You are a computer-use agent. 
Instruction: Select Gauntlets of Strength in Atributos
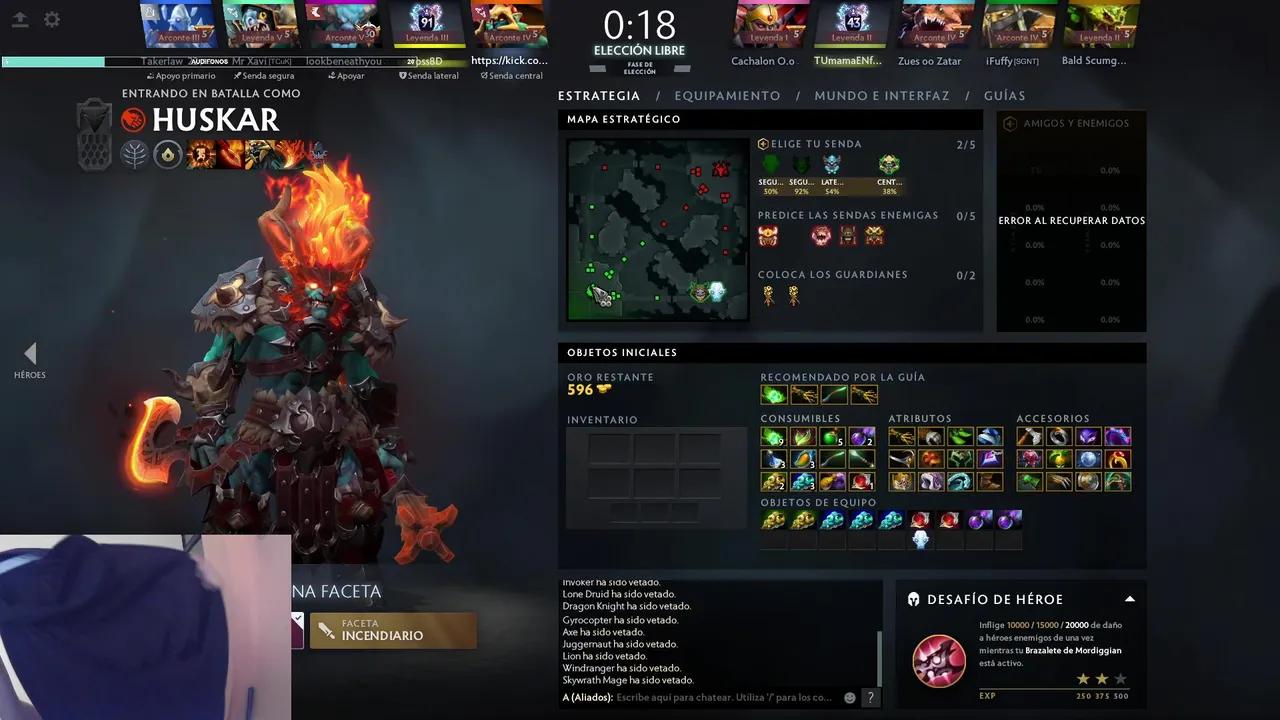(902, 436)
